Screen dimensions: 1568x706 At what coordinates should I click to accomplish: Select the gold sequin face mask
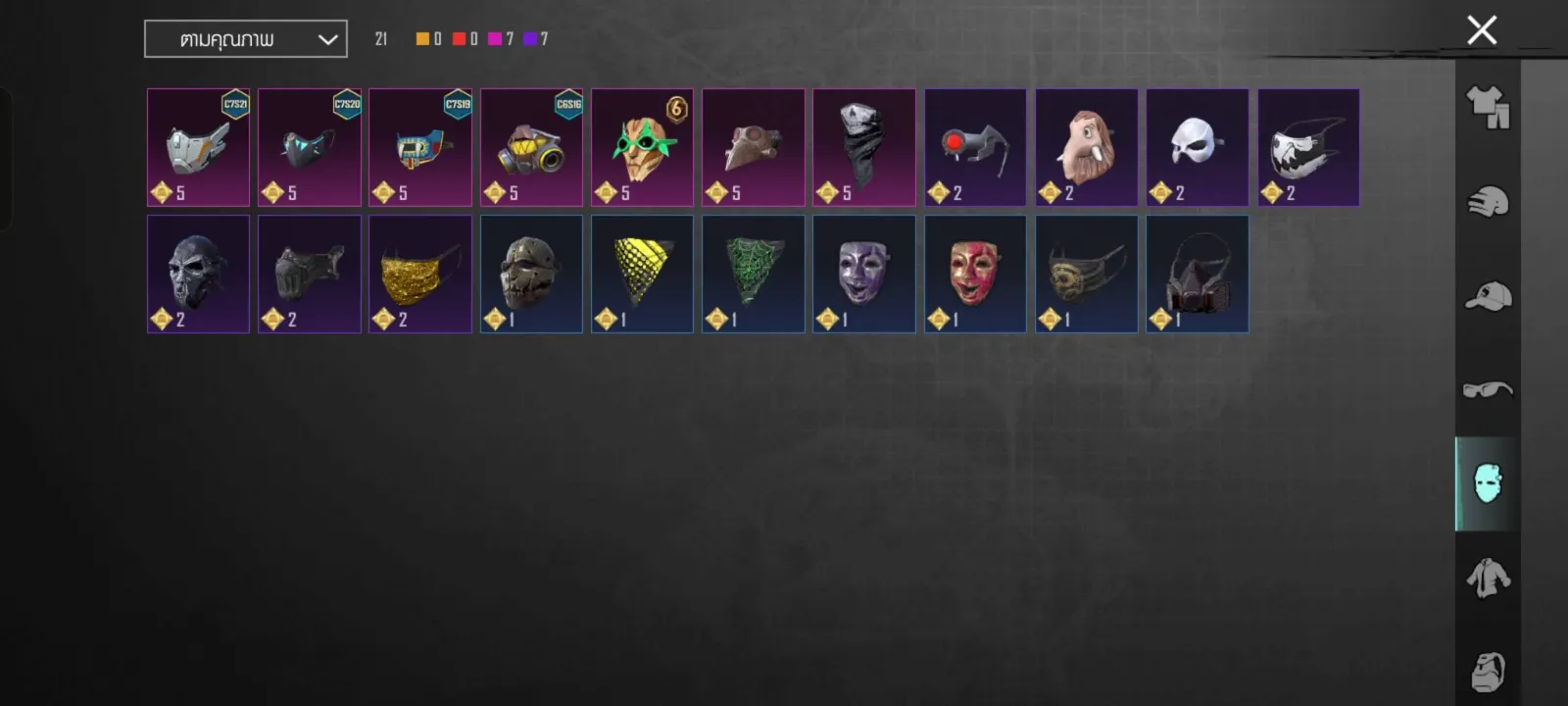coord(419,275)
